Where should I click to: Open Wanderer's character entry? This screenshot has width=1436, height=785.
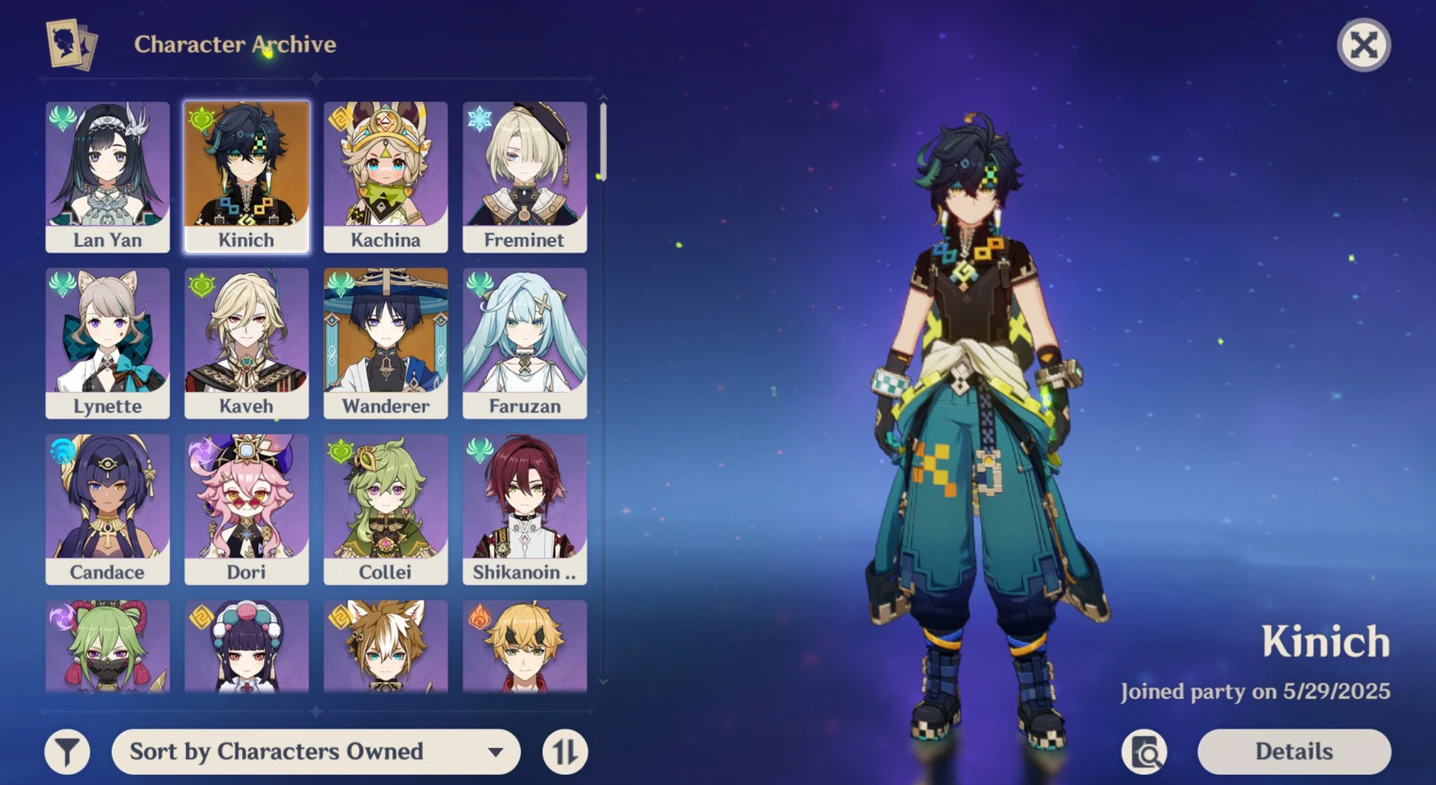(x=386, y=340)
